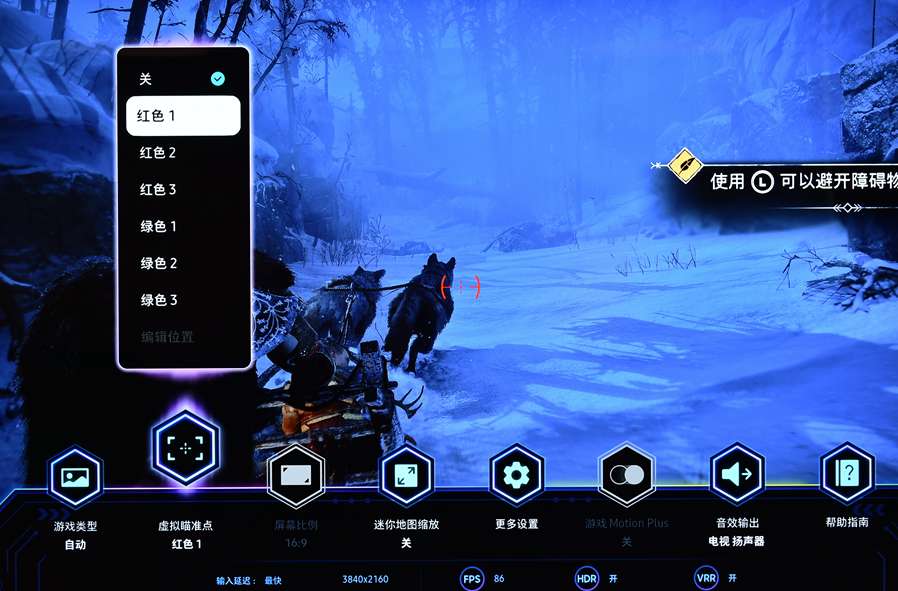This screenshot has height=591, width=898.
Task: Open the 帮助指南 help guide icon
Action: pyautogui.click(x=846, y=473)
